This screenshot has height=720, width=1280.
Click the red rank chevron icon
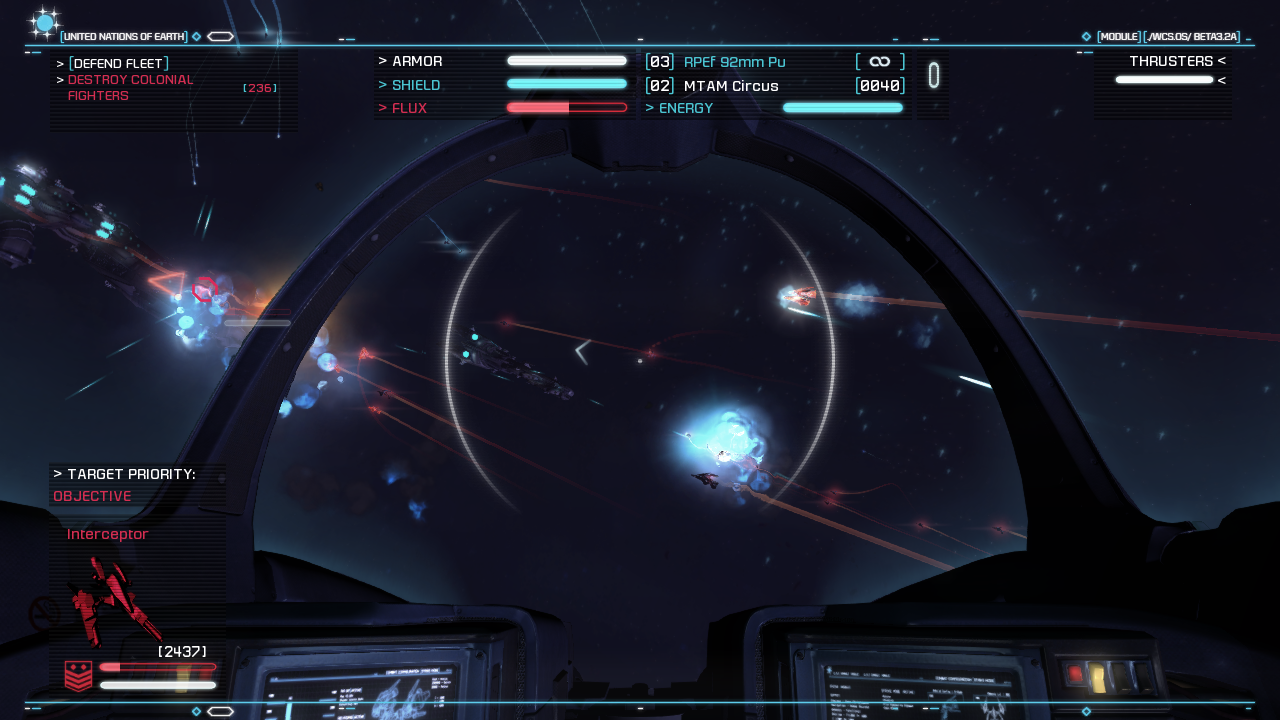79,676
